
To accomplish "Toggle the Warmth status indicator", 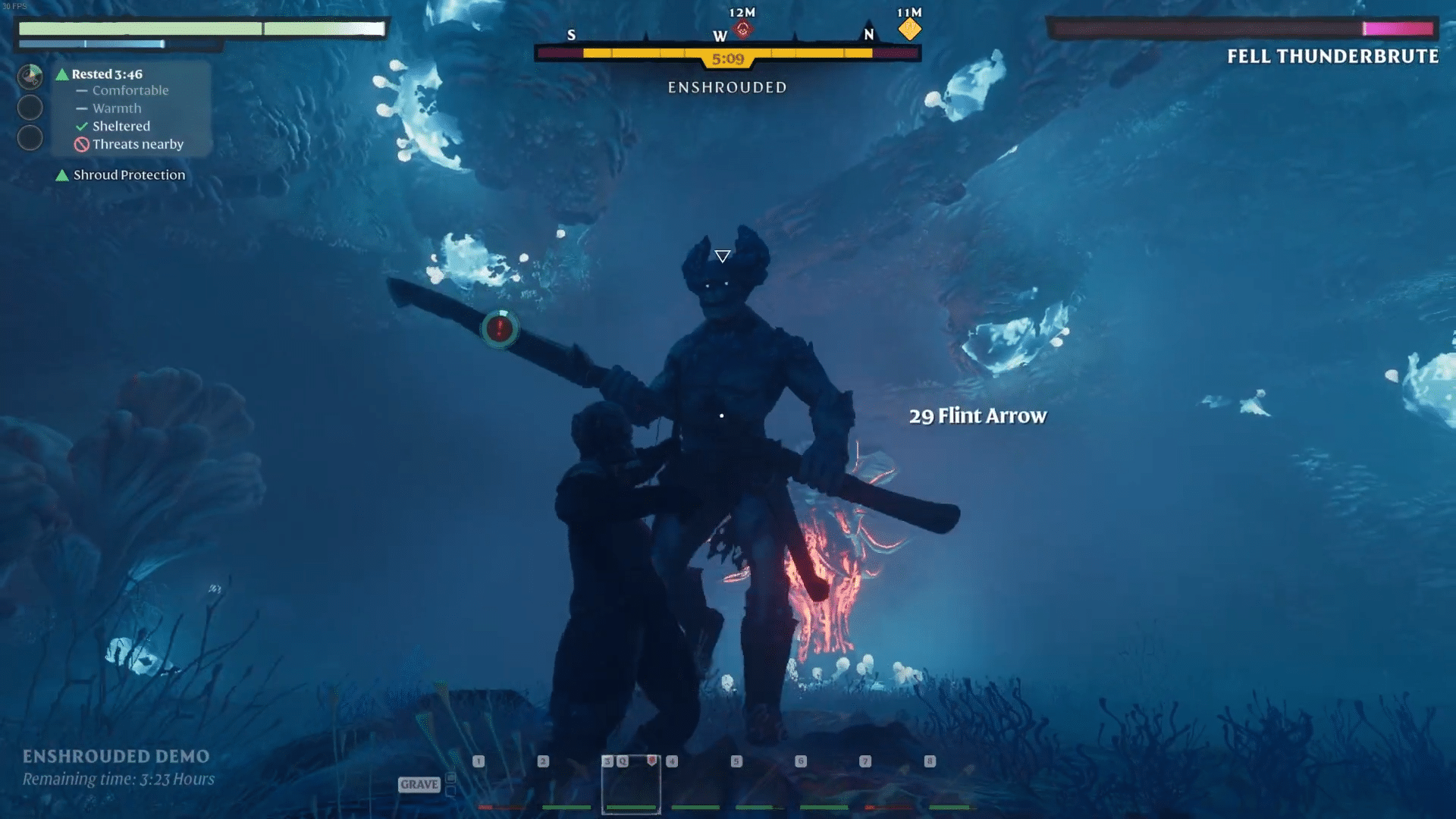I will [83, 108].
